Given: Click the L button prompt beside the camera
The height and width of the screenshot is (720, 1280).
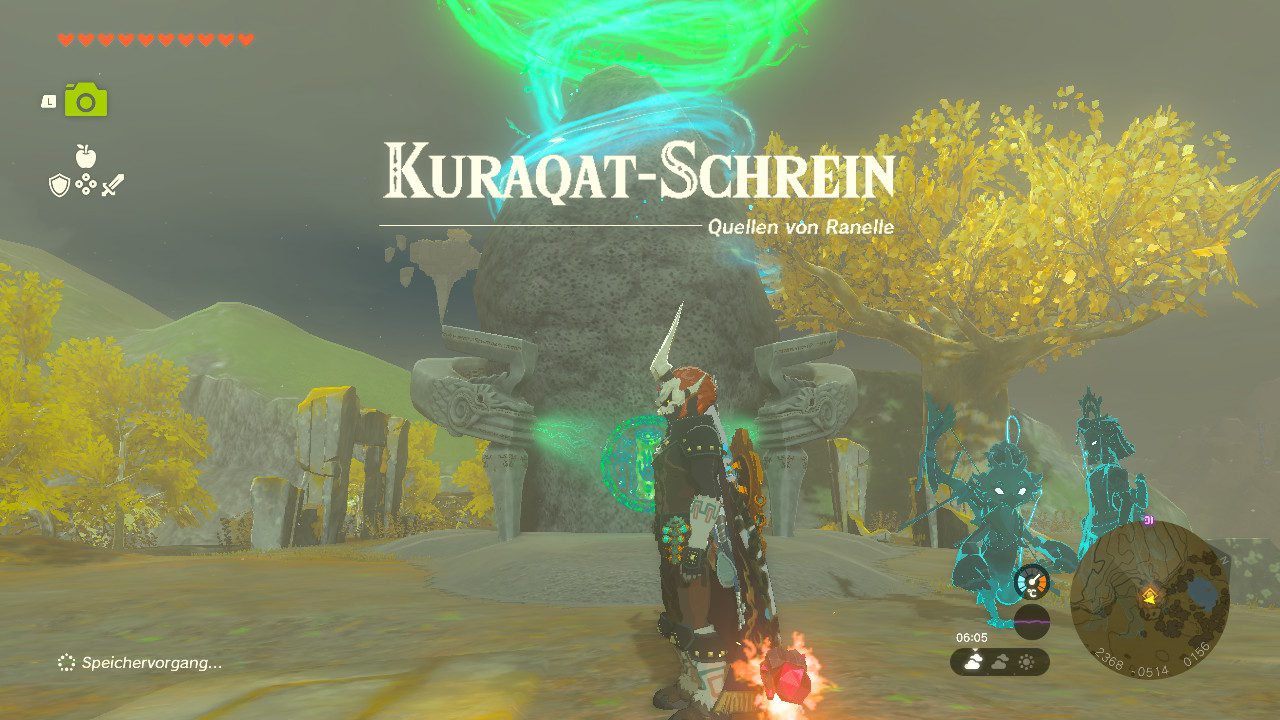Looking at the screenshot, I should (x=48, y=101).
